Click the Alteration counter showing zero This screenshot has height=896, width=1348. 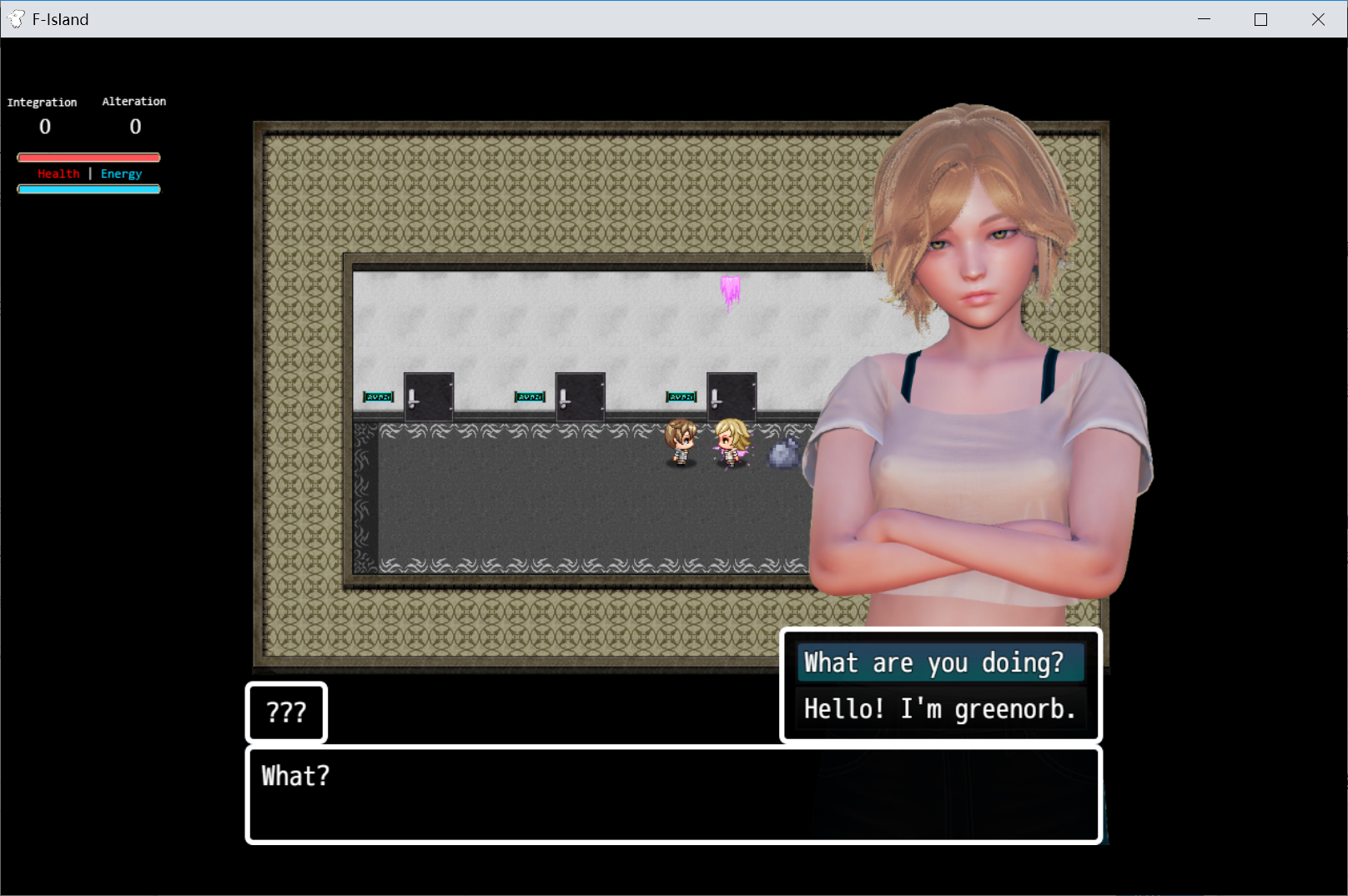pyautogui.click(x=134, y=126)
